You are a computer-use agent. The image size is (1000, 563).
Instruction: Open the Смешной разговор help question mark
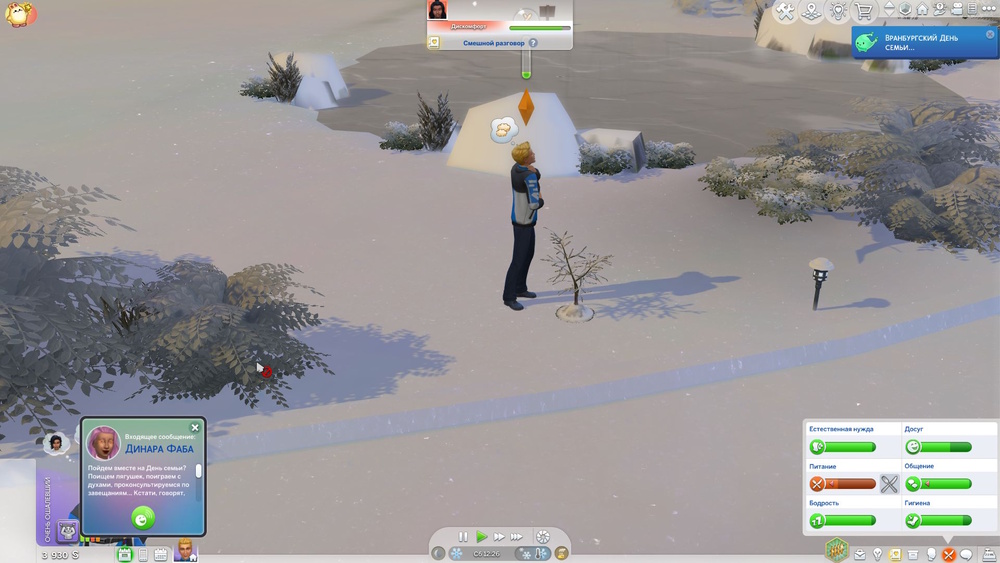[x=533, y=43]
